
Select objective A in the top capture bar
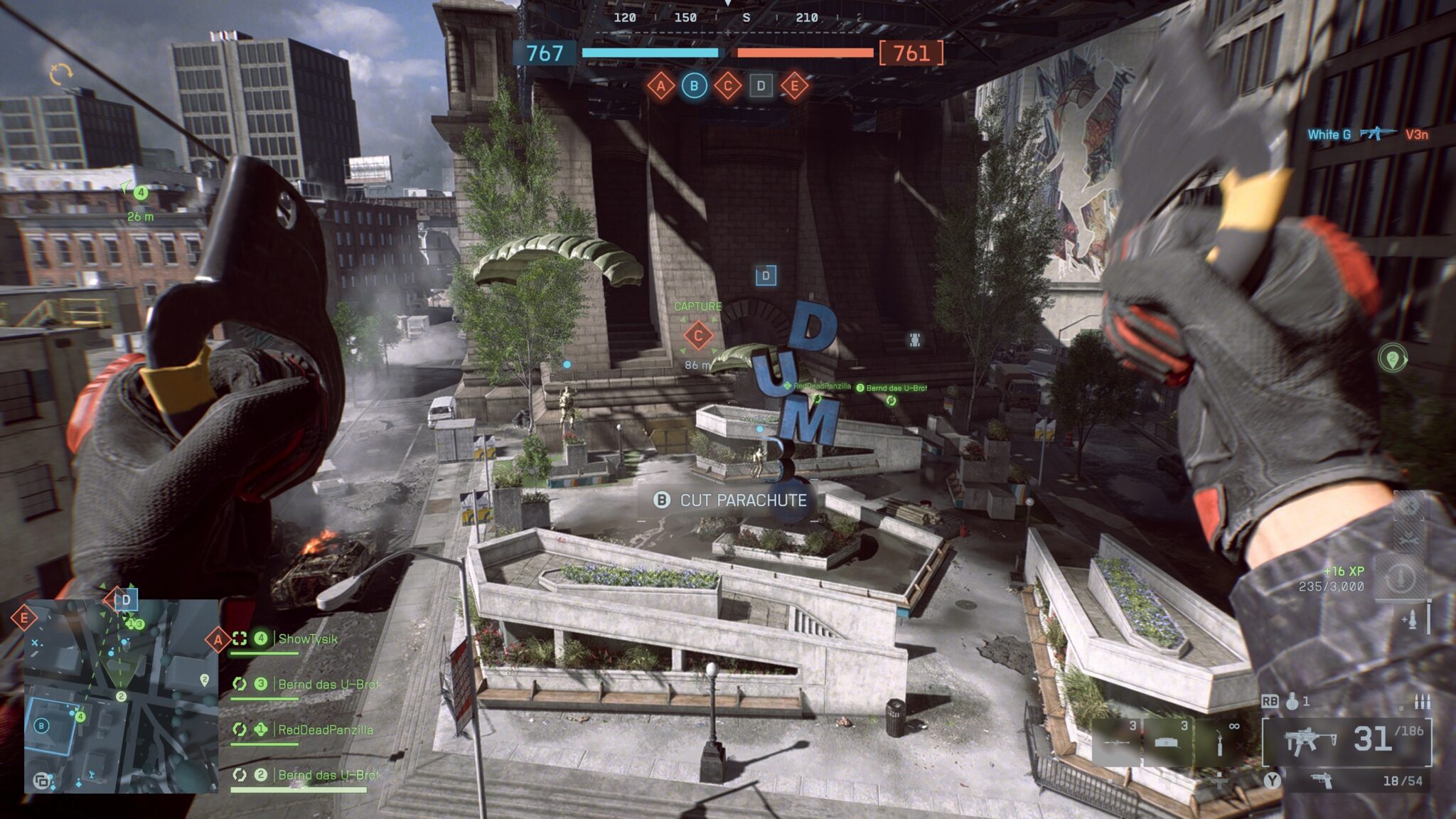pyautogui.click(x=660, y=87)
